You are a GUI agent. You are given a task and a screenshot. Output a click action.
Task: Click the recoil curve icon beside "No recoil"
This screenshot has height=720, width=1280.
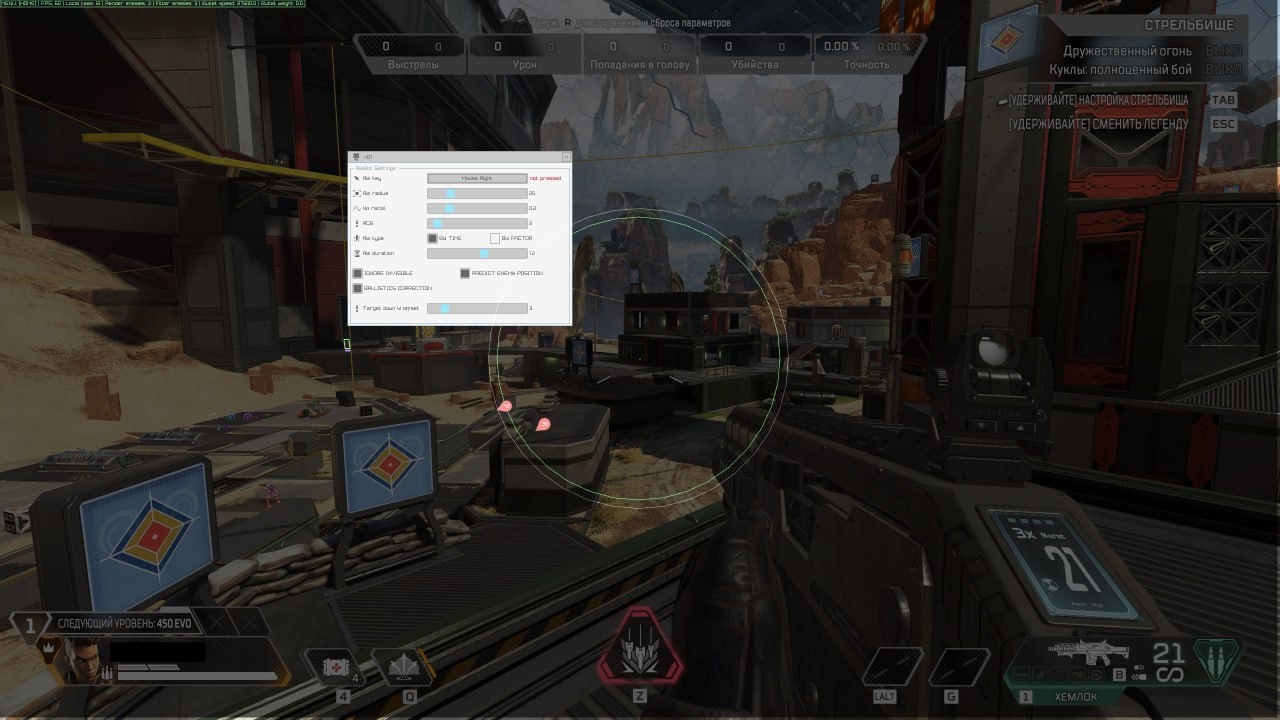click(x=355, y=208)
